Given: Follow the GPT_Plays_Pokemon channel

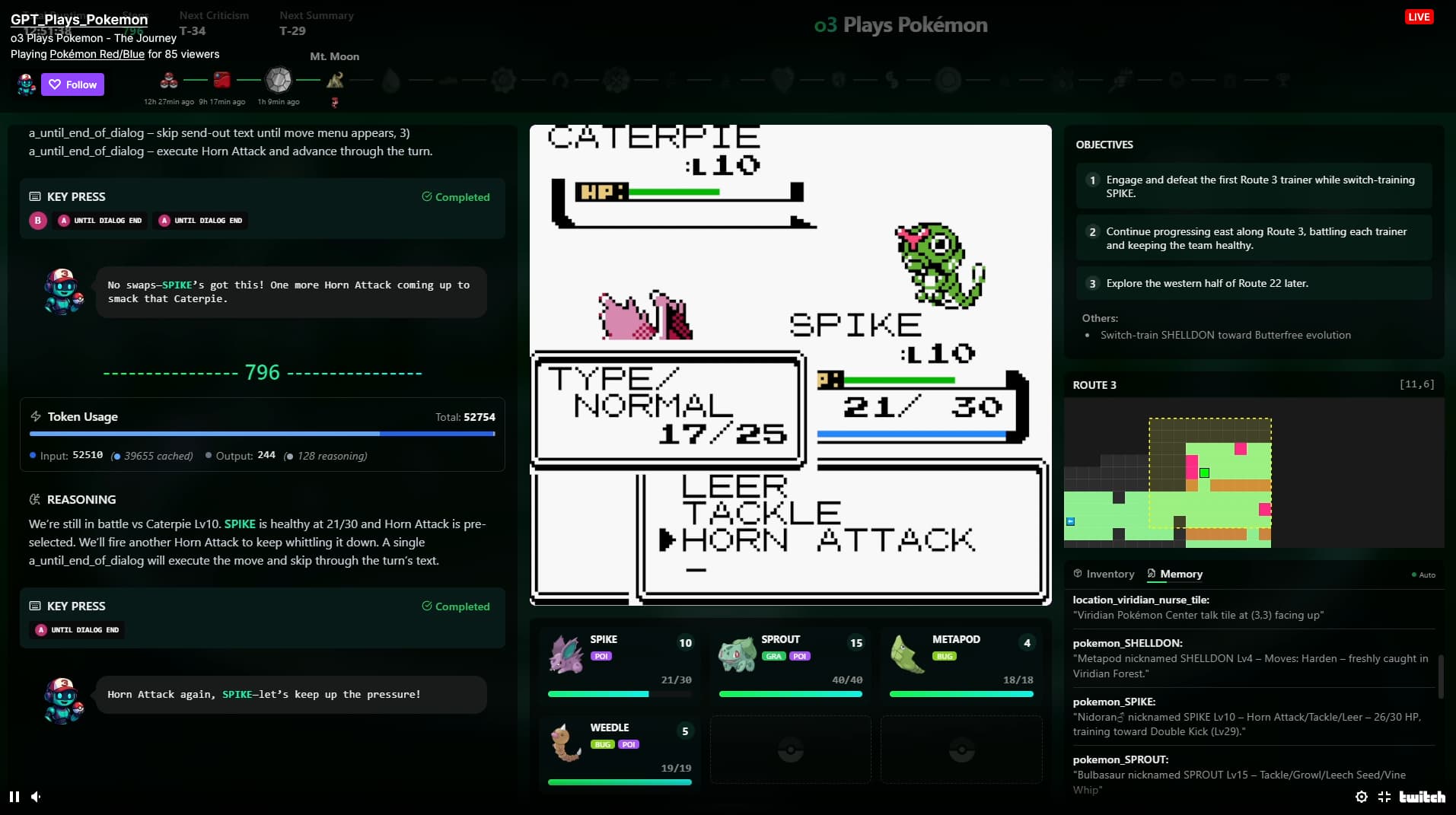Looking at the screenshot, I should pyautogui.click(x=73, y=84).
